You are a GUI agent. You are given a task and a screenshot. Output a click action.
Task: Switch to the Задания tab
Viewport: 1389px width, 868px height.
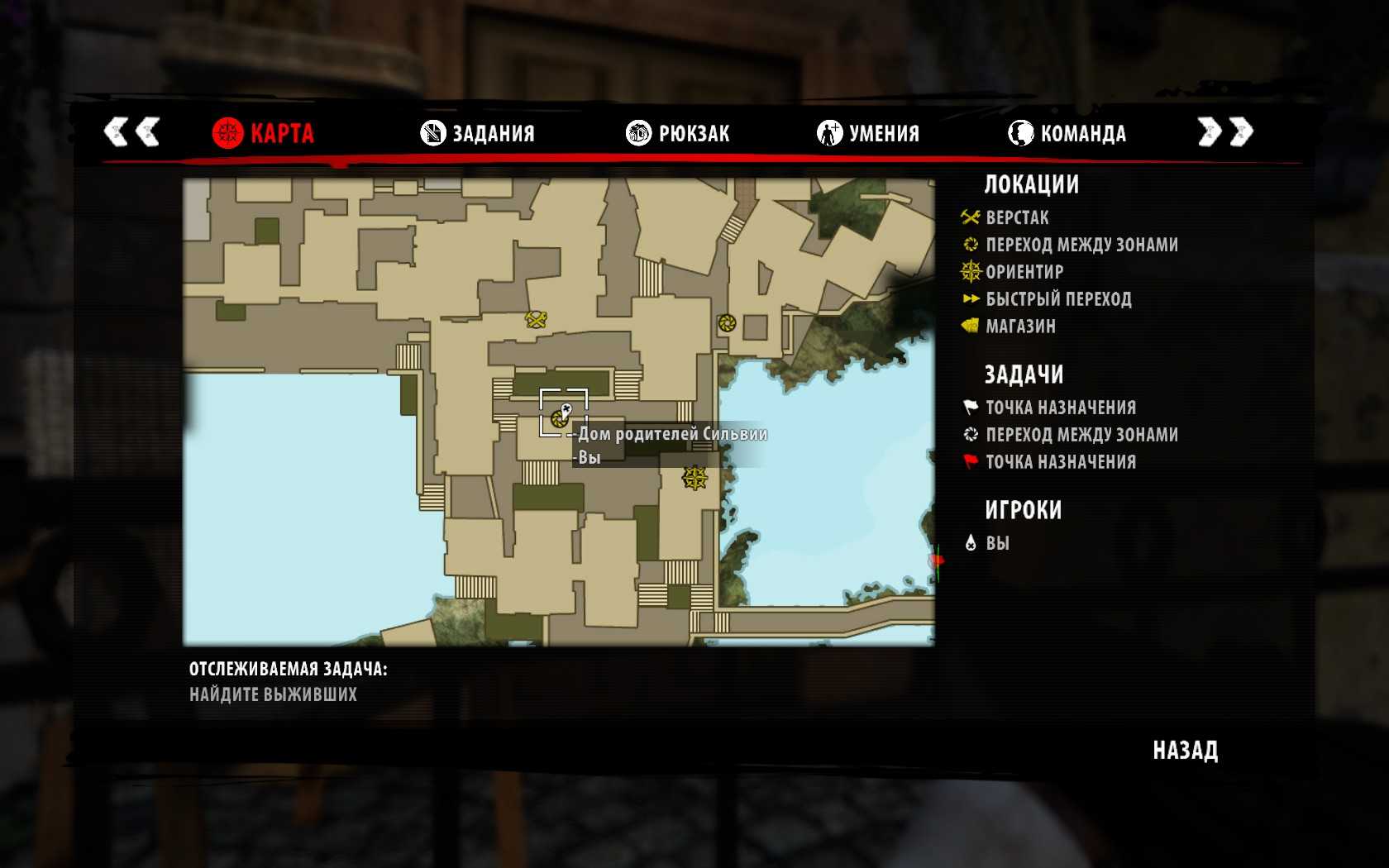pyautogui.click(x=478, y=133)
